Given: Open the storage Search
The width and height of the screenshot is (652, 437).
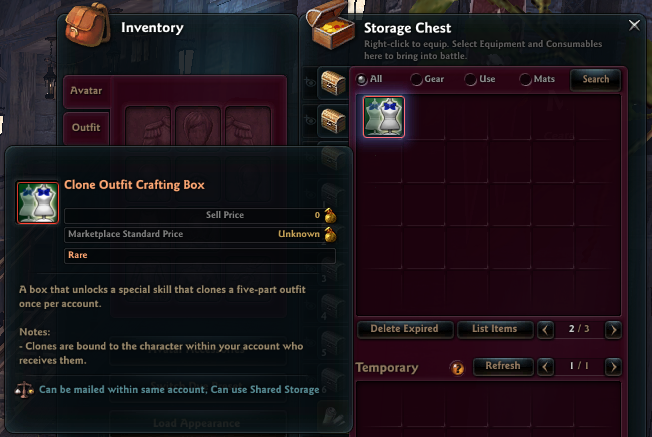Looking at the screenshot, I should (595, 79).
